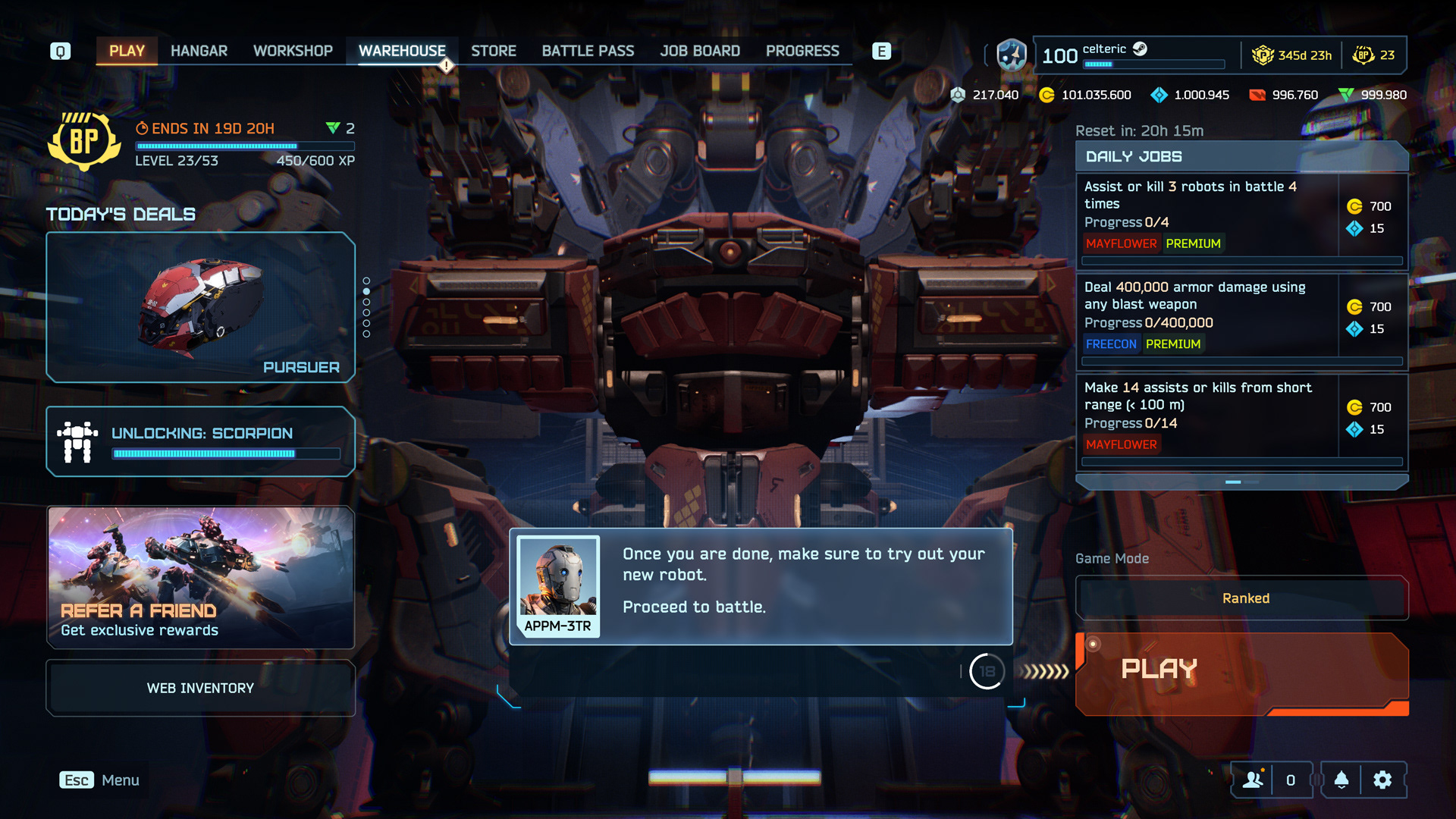Show notifications with the bell icon
1456x819 pixels.
coord(1341,780)
